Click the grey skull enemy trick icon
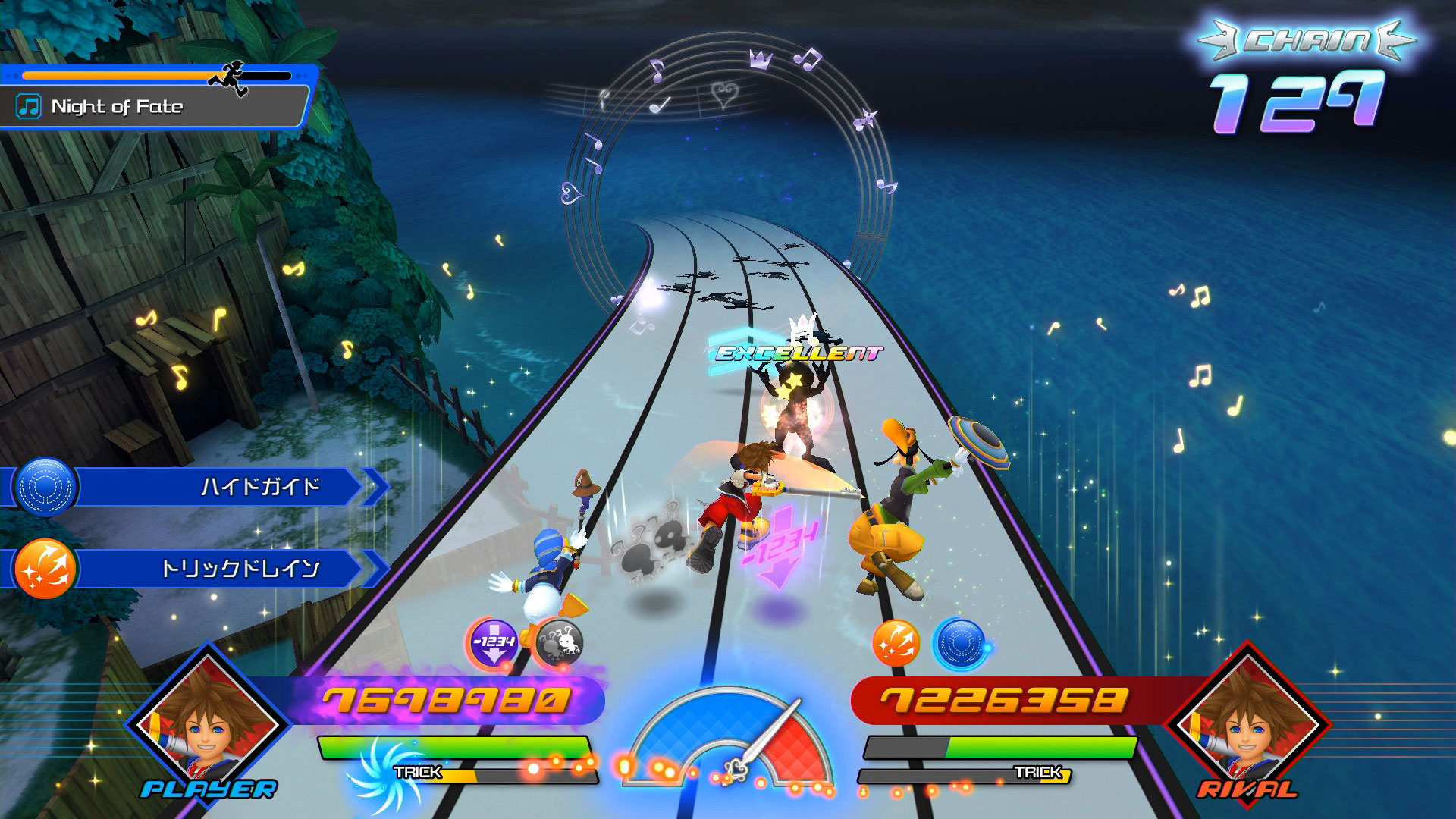This screenshot has height=819, width=1456. pos(560,643)
